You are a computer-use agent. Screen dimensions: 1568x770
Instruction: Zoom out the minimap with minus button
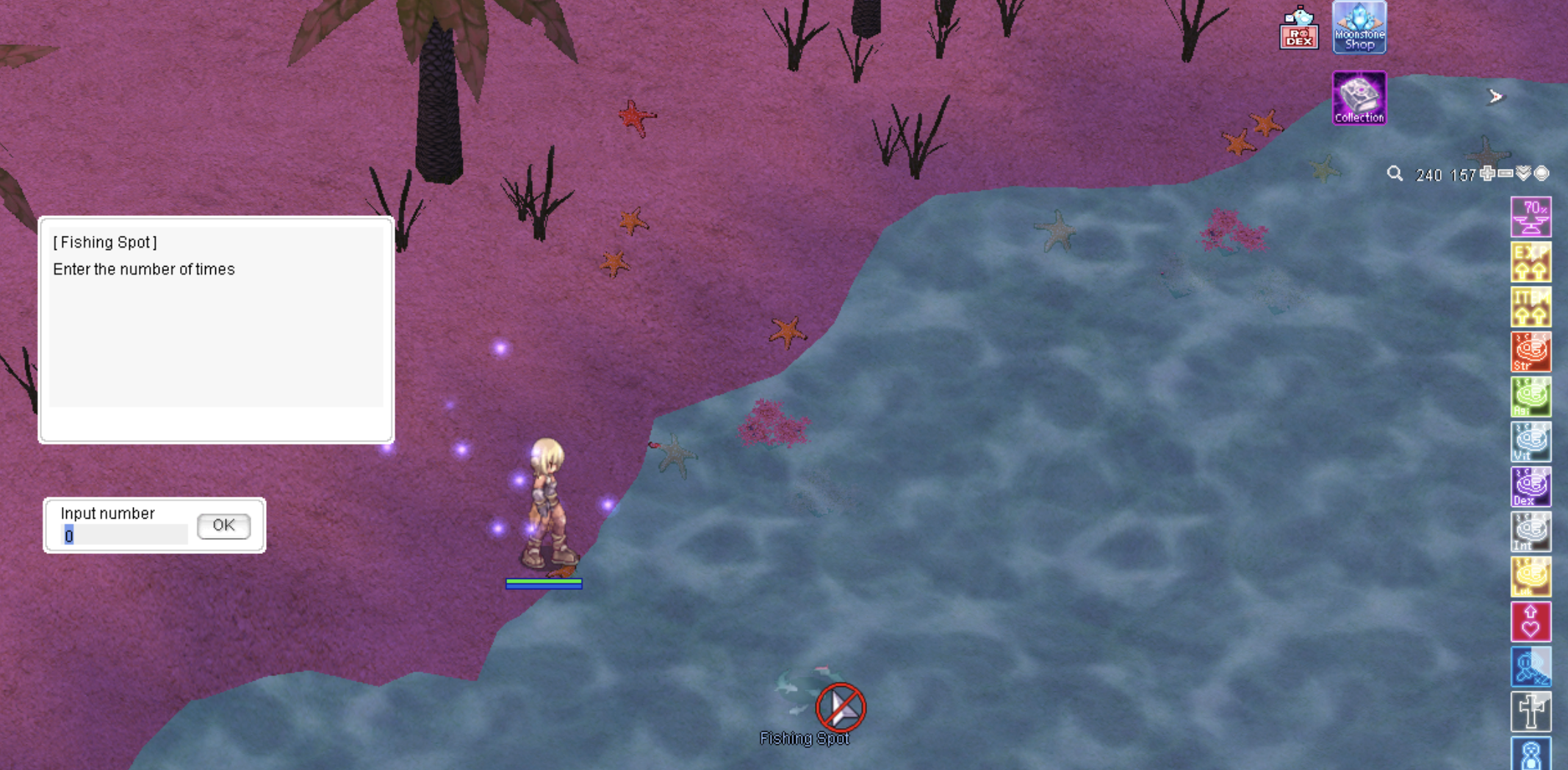coord(1506,173)
